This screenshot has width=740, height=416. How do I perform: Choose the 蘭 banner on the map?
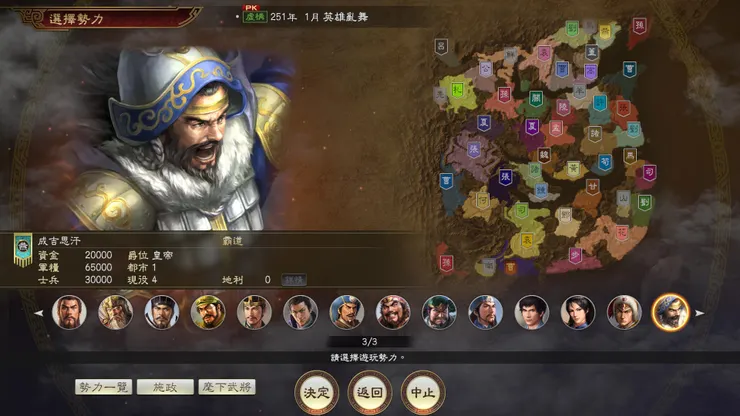[536, 99]
